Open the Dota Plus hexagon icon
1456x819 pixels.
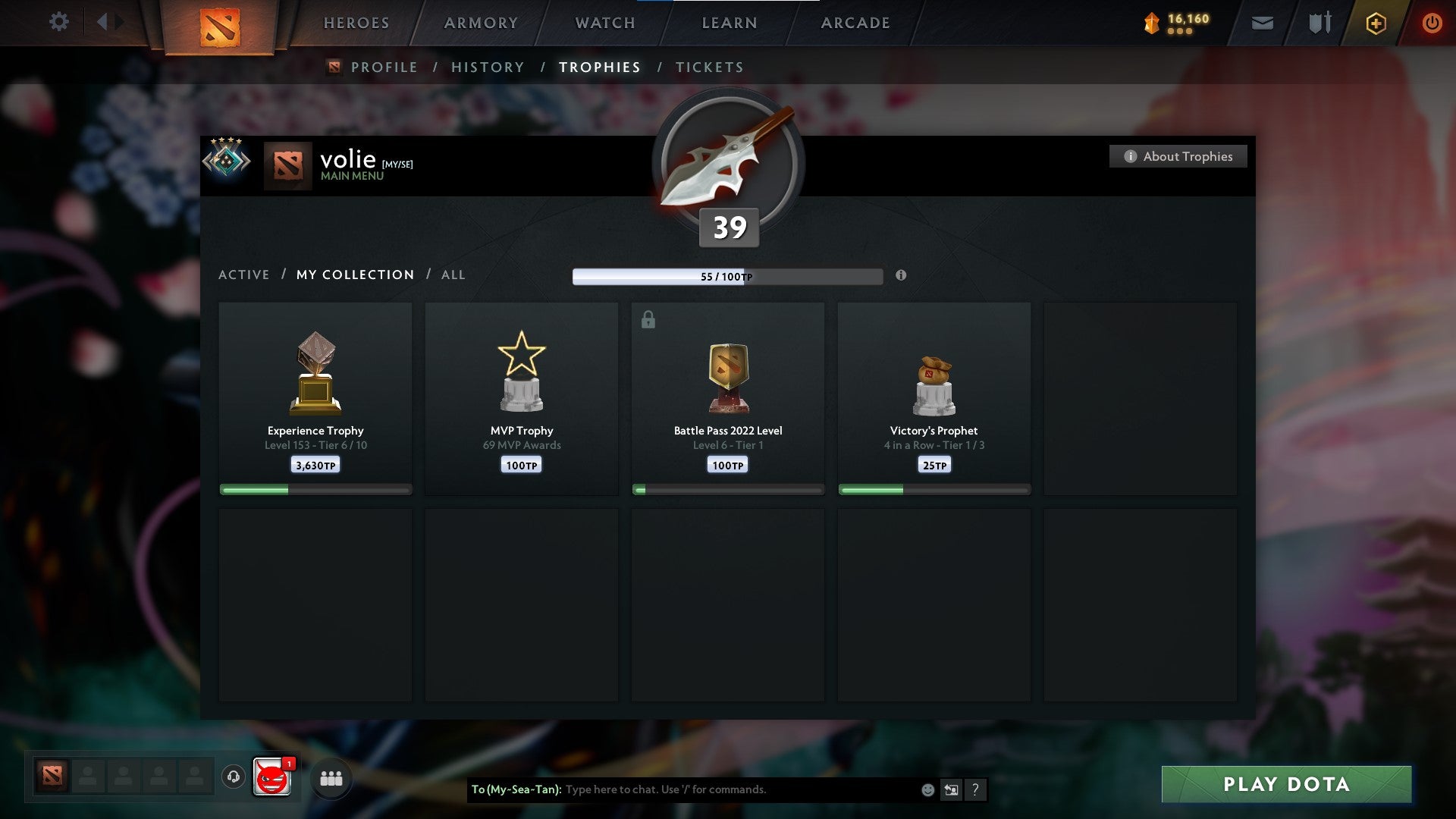point(1376,23)
